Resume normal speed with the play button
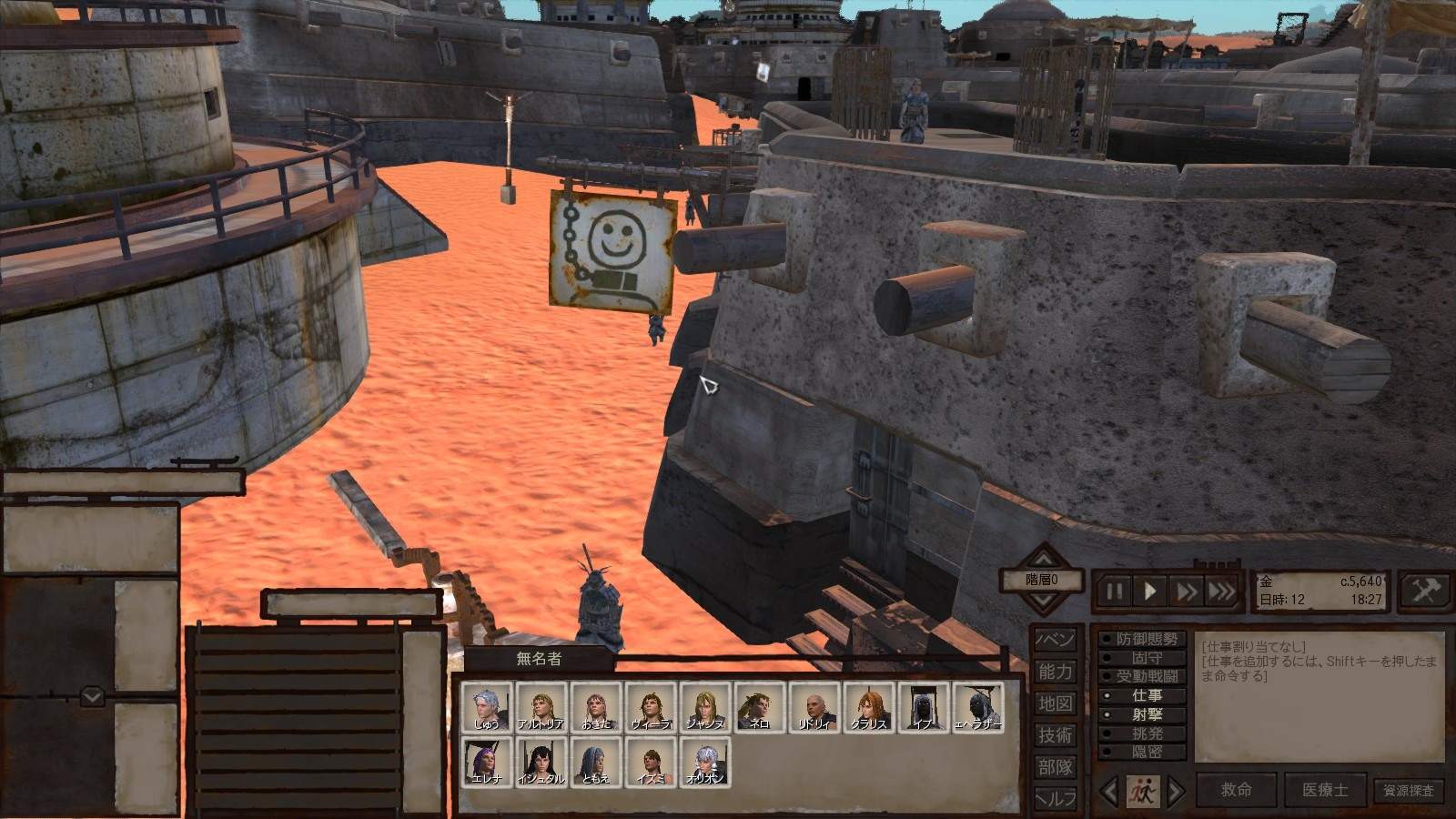1456x819 pixels. 1150,591
